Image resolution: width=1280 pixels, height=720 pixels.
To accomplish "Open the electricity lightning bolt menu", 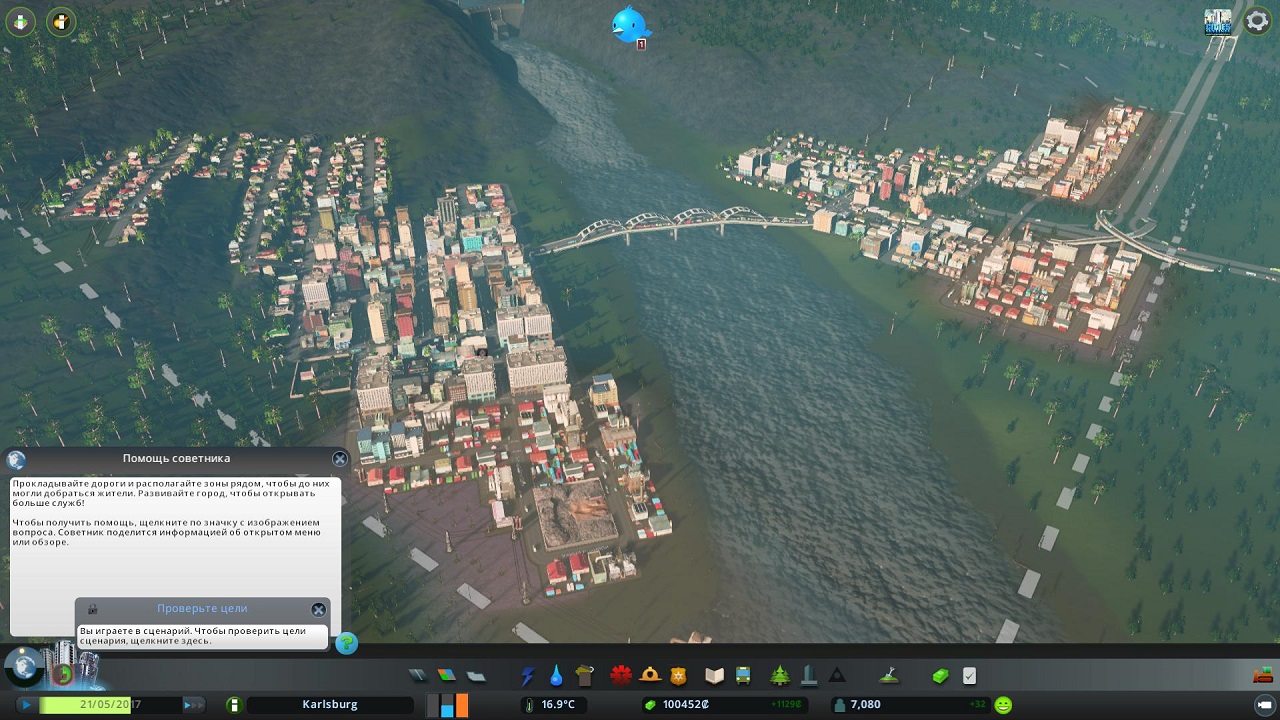I will click(527, 676).
